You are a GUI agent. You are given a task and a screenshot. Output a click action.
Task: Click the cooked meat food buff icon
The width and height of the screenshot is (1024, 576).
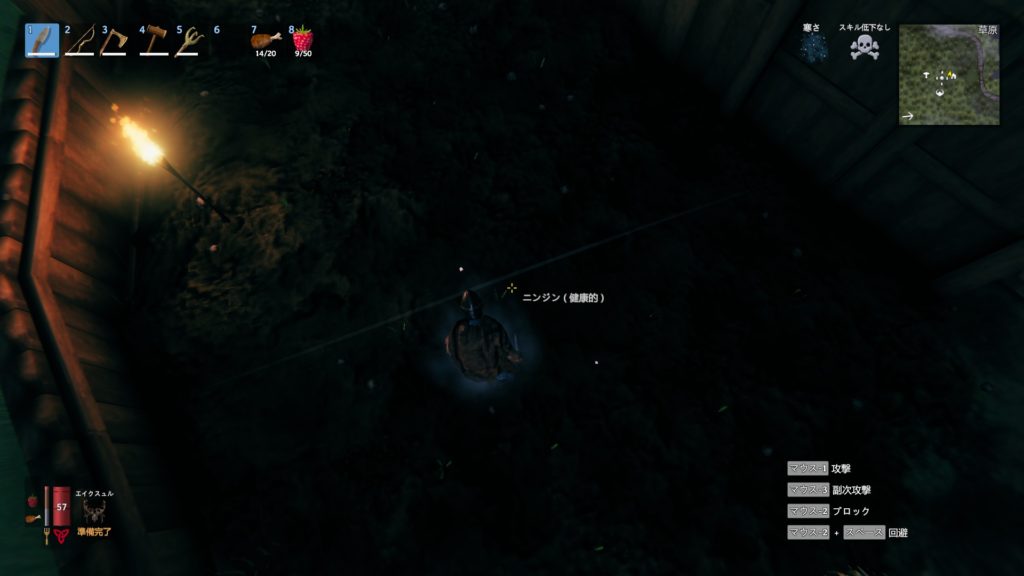(x=33, y=518)
